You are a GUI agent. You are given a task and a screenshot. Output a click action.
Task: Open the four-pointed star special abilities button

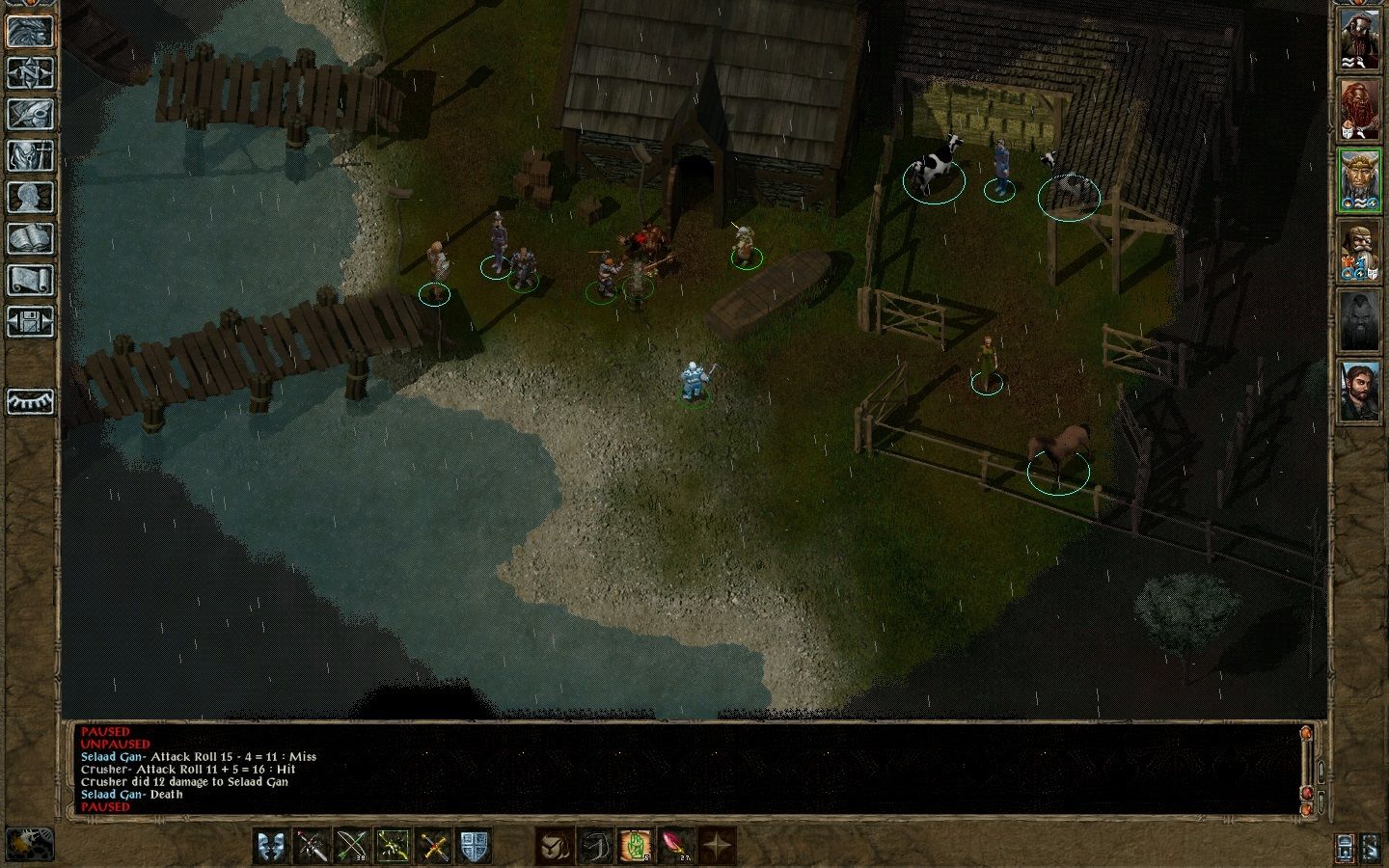718,846
